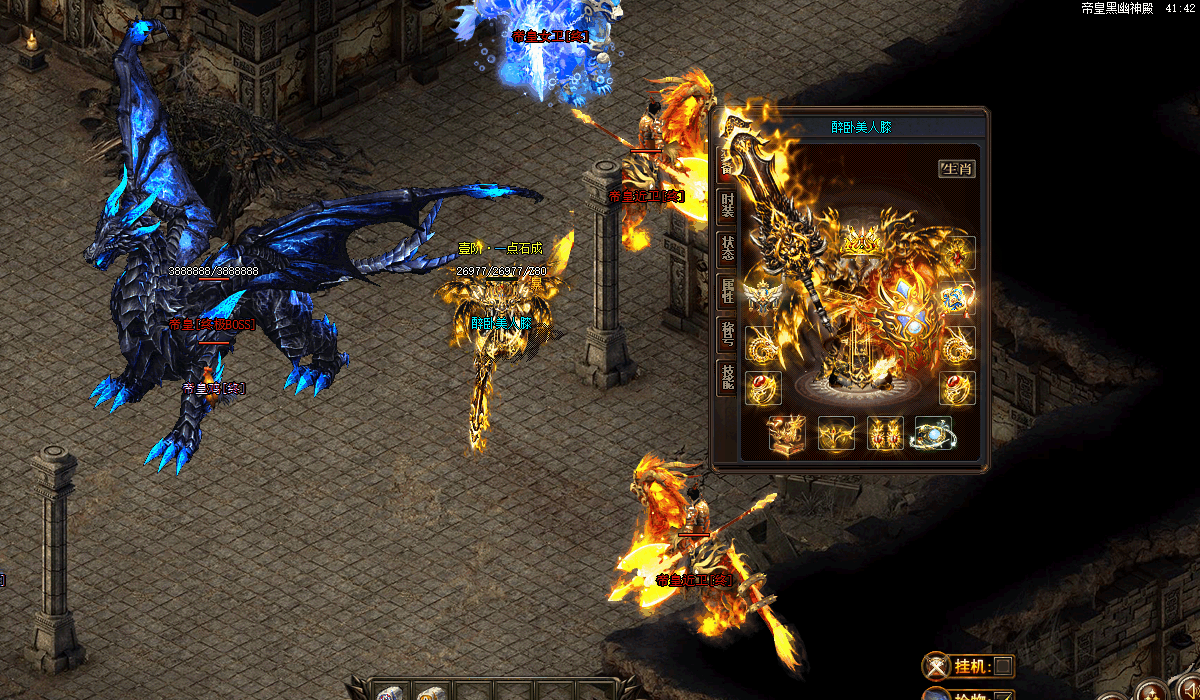Open the 生肖 panel button
This screenshot has width=1200, height=700.
[956, 168]
